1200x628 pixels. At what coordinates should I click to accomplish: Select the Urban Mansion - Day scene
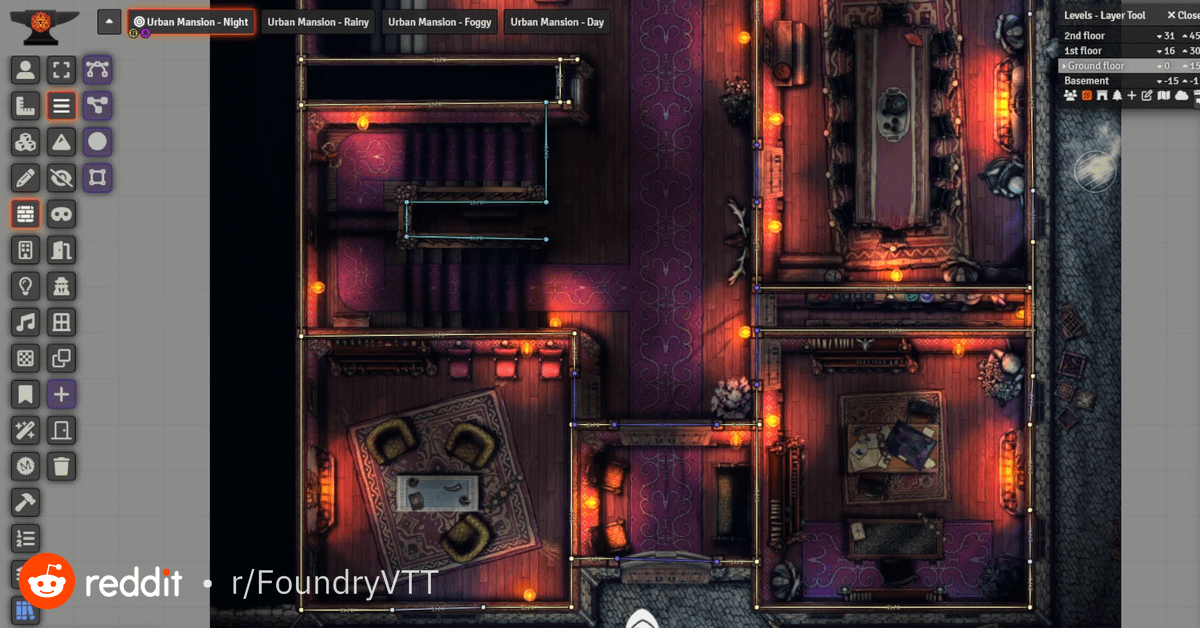coord(557,22)
